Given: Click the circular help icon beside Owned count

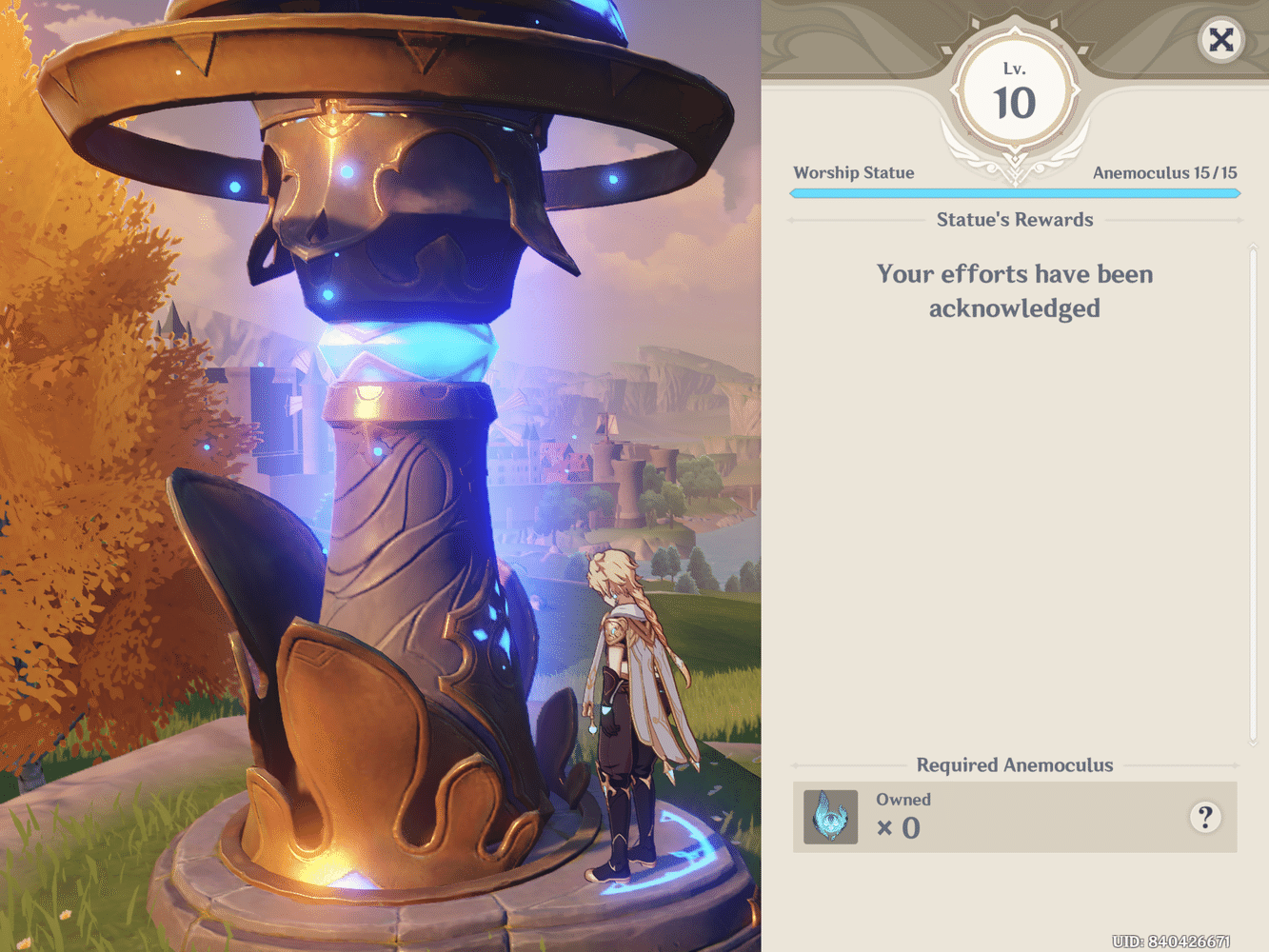Looking at the screenshot, I should [1206, 817].
